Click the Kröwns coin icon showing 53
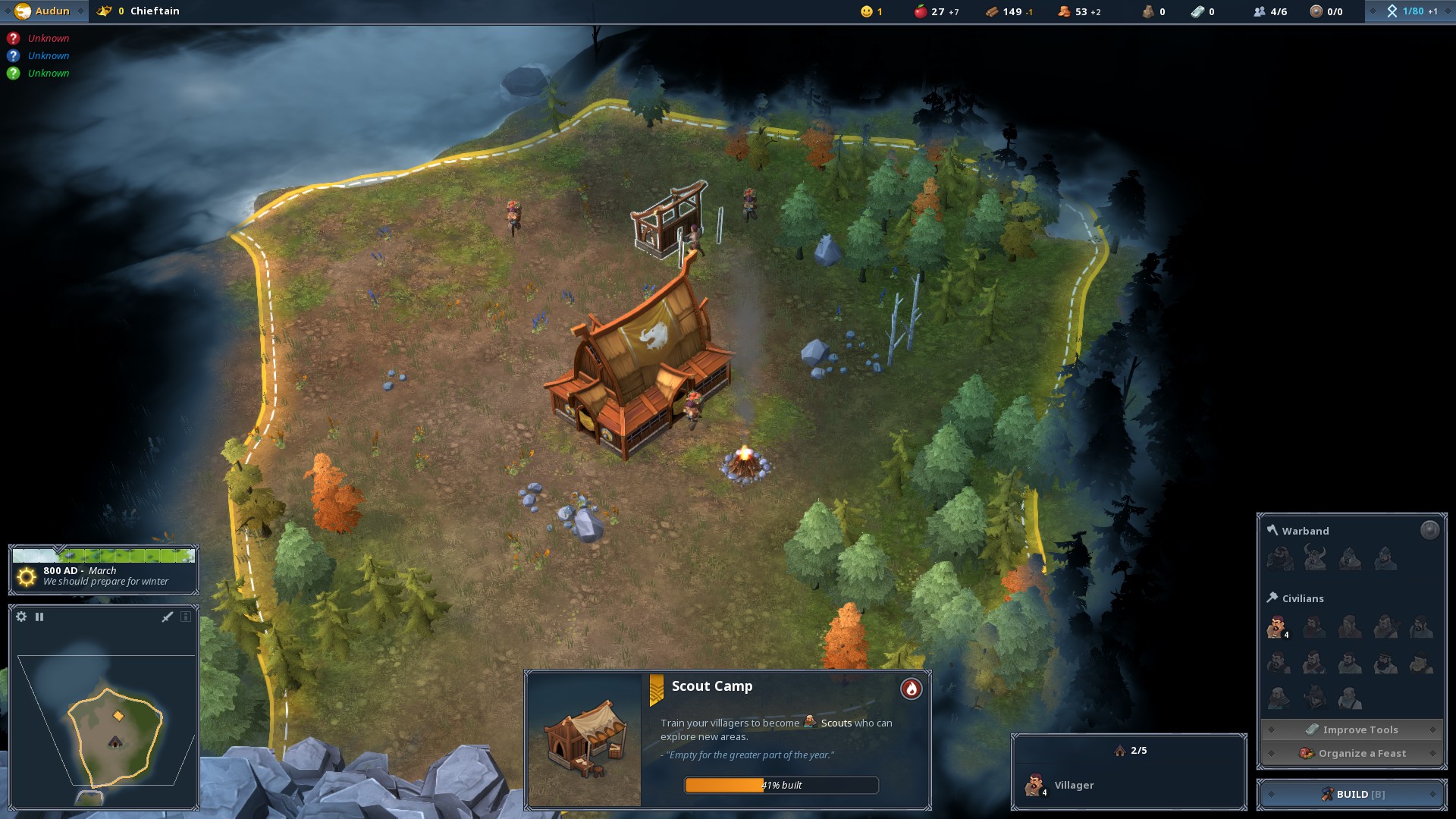This screenshot has height=819, width=1456. coord(1063,11)
